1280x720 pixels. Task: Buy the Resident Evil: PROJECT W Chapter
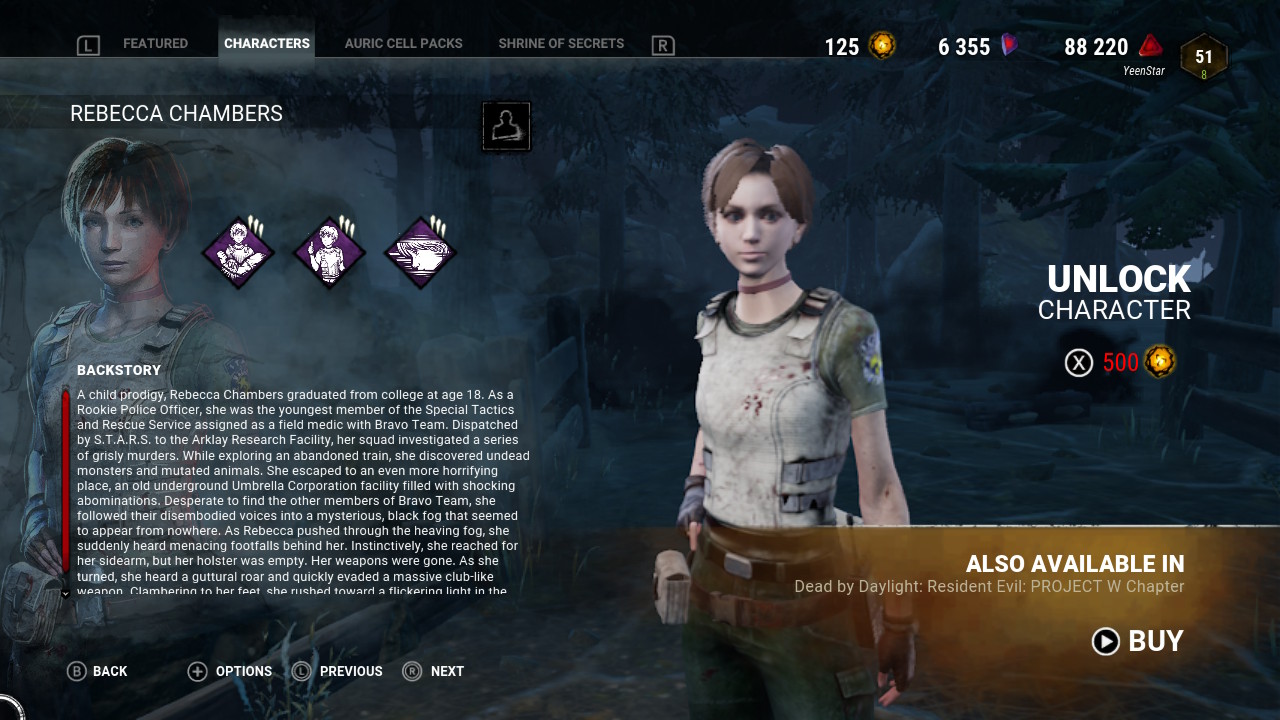pos(1138,641)
